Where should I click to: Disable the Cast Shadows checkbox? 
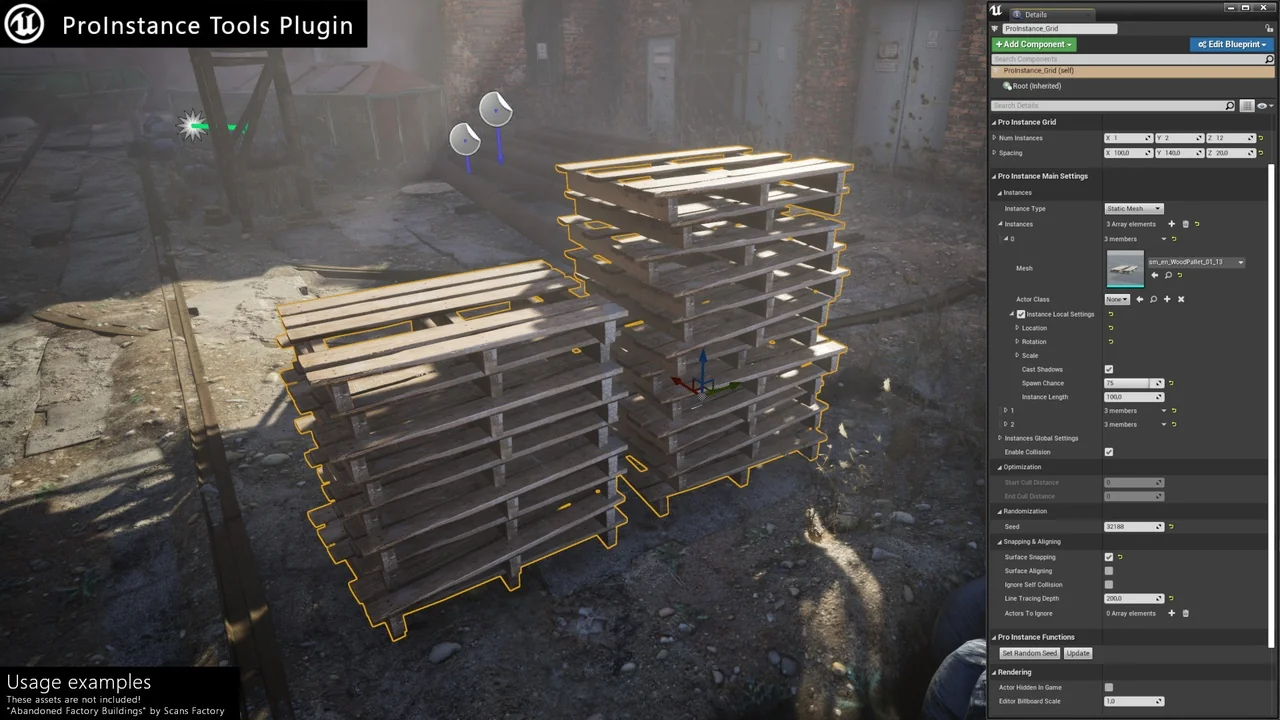[x=1108, y=369]
